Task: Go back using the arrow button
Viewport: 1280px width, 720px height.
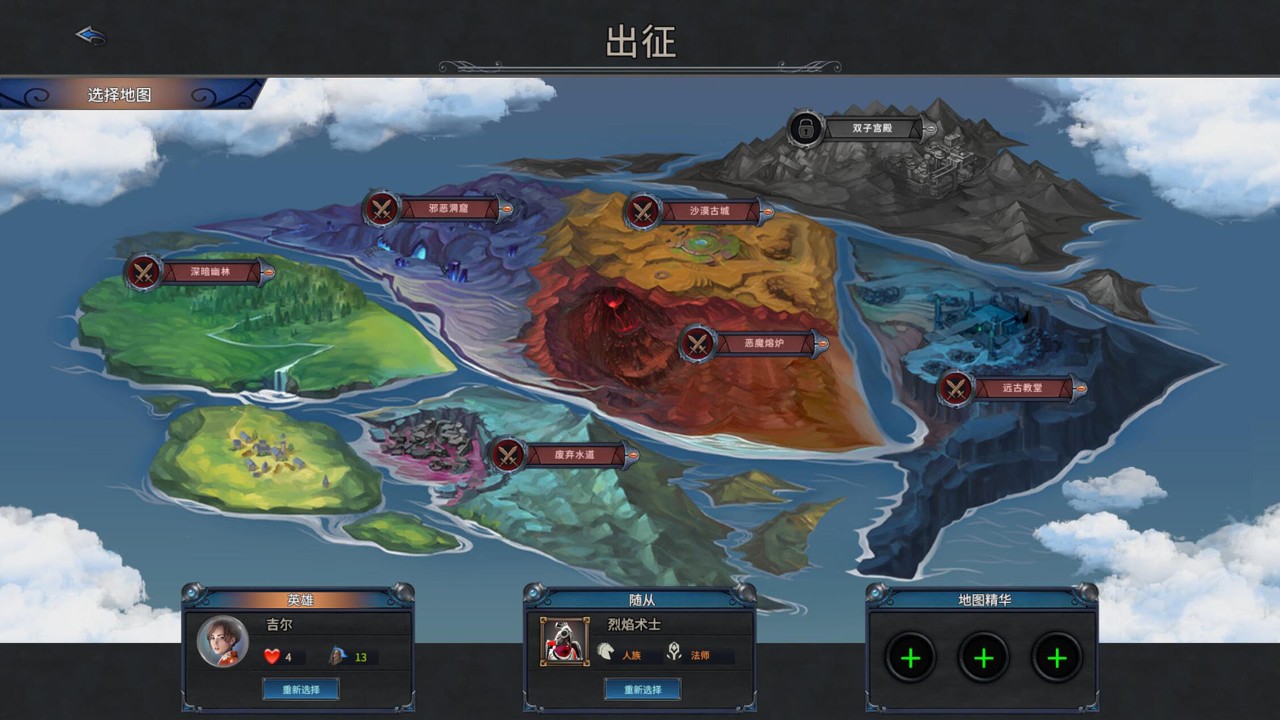Action: (91, 36)
